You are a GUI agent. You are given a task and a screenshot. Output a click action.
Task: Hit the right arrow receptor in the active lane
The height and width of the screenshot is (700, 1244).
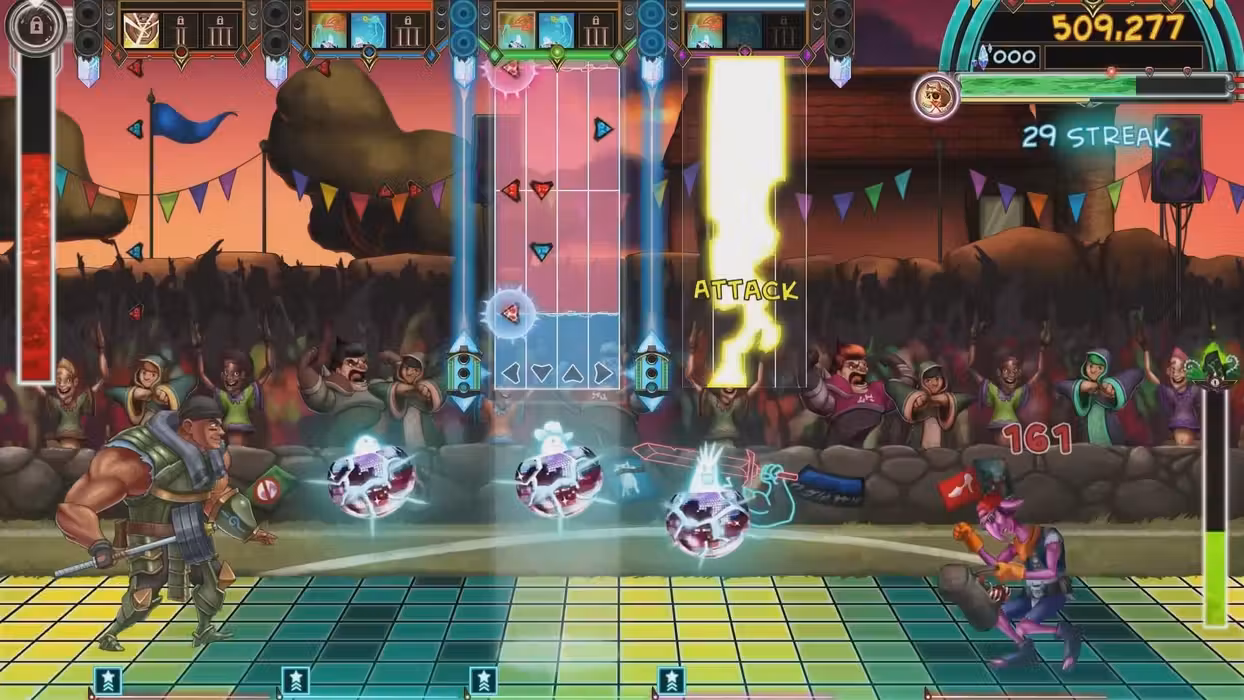point(602,373)
